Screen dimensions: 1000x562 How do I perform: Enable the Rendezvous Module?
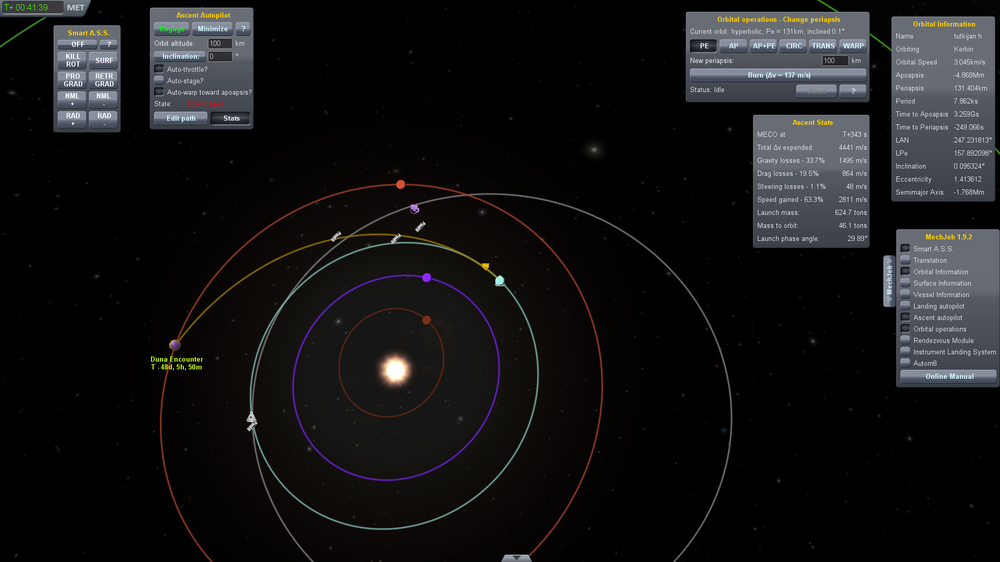[x=906, y=340]
